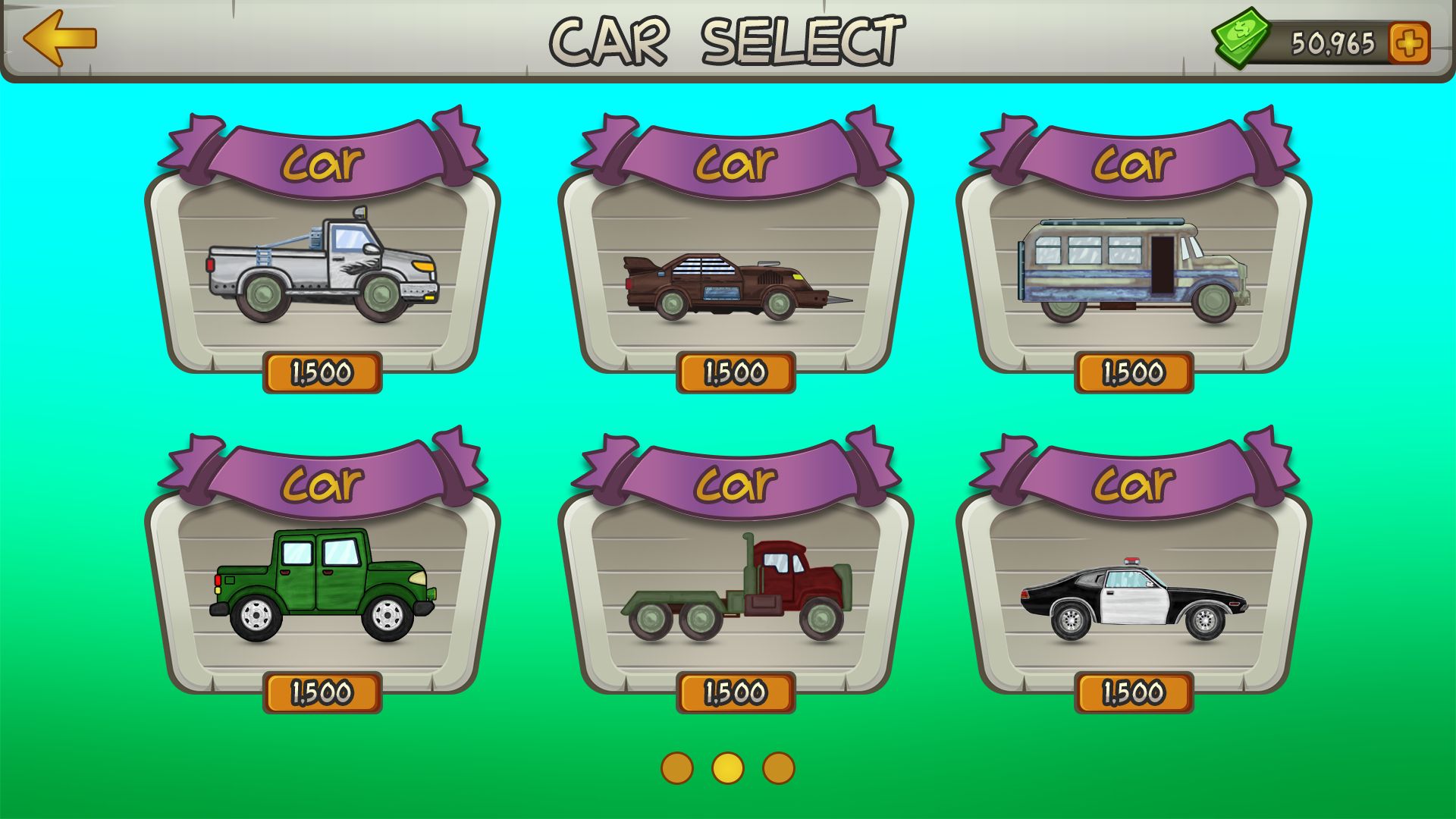Screen dimensions: 1456x819
Task: Buy the old bus for 1,500
Action: click(1134, 372)
